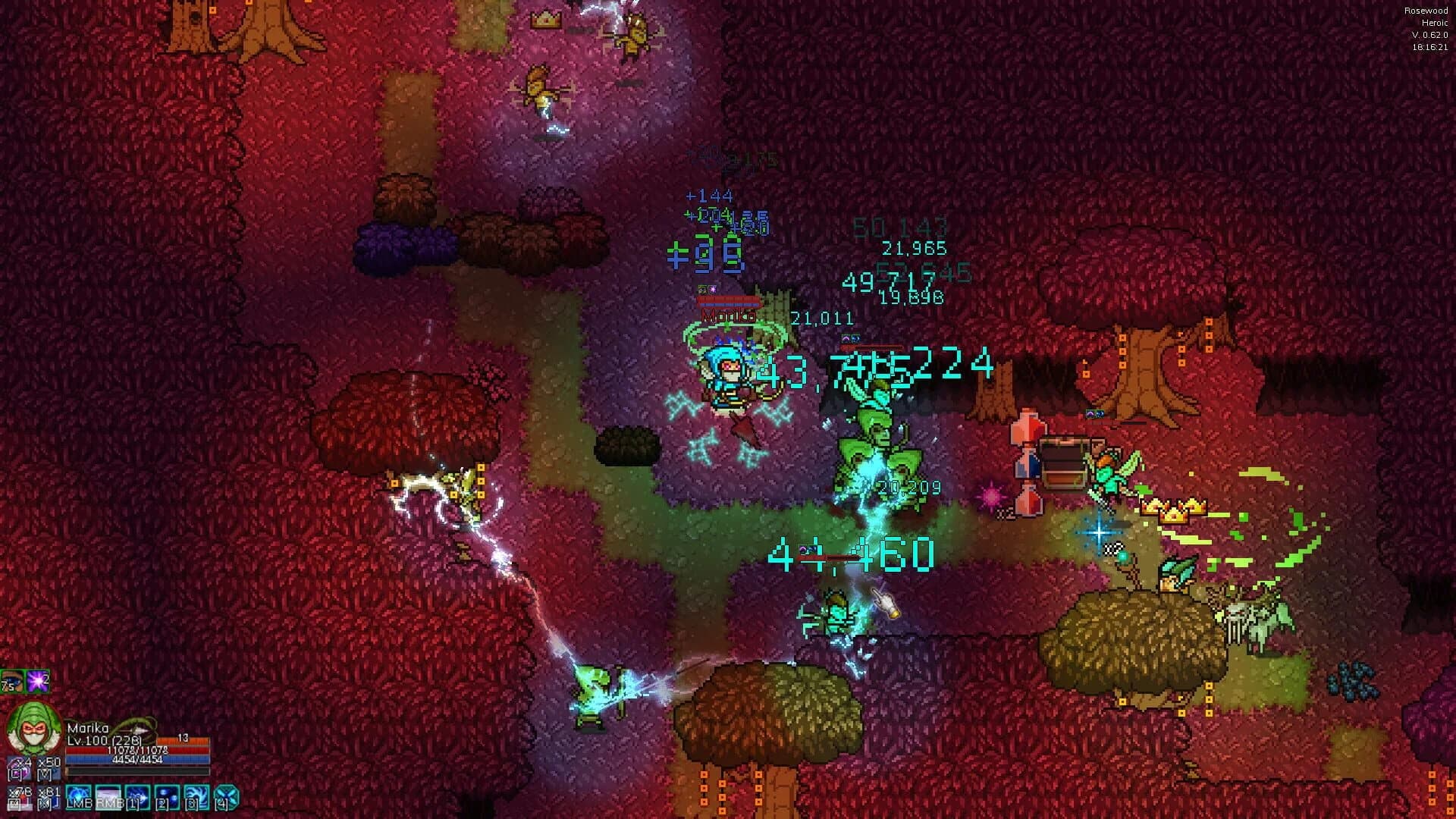Click the blue mana bar showing 4454/4454

(x=137, y=761)
